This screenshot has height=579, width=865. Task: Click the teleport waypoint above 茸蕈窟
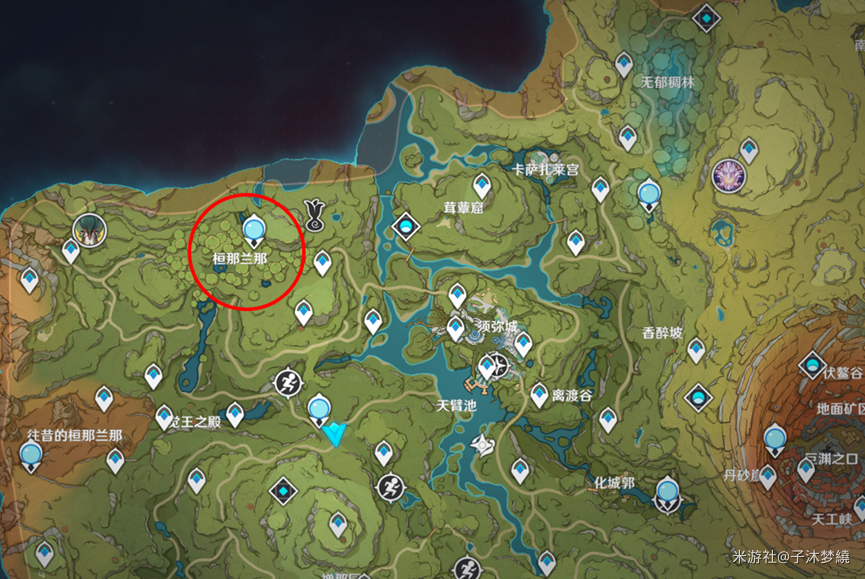[482, 185]
